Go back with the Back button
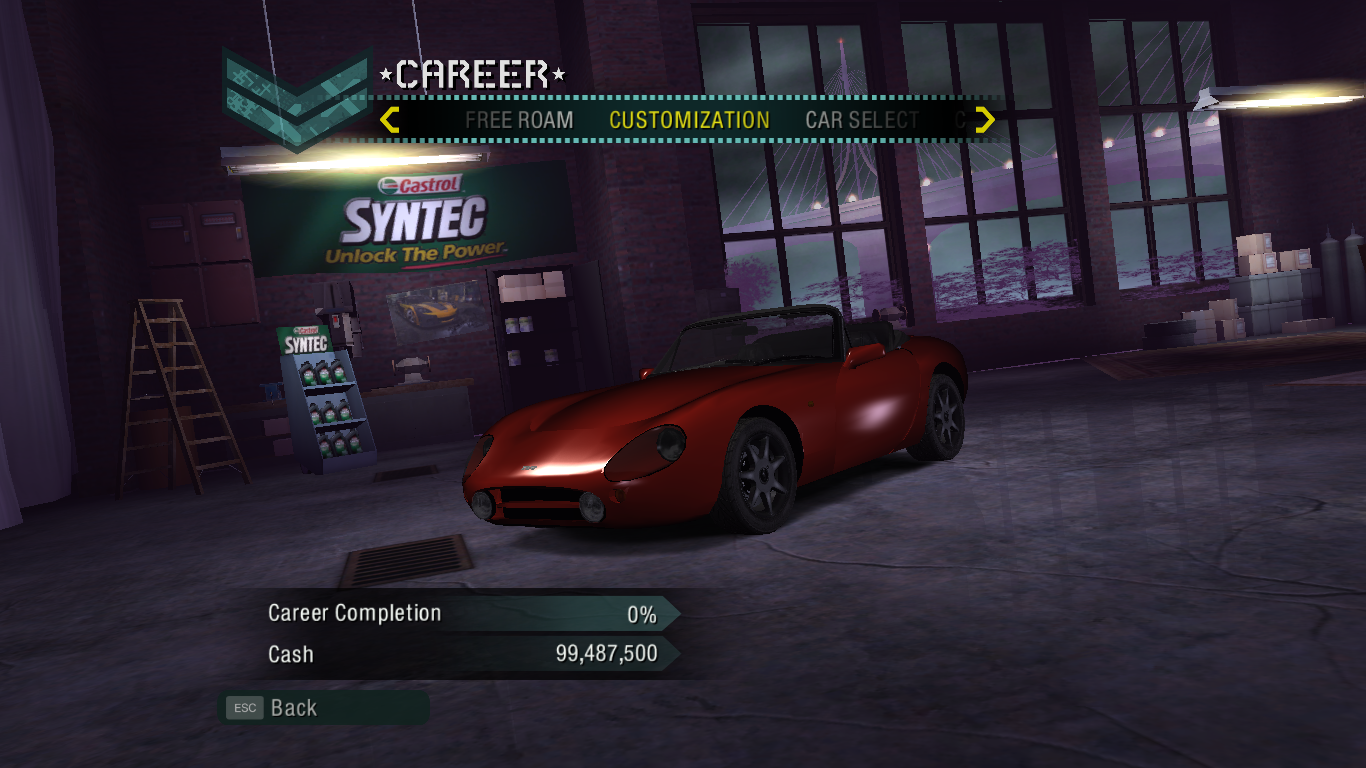This screenshot has height=768, width=1366. (293, 708)
